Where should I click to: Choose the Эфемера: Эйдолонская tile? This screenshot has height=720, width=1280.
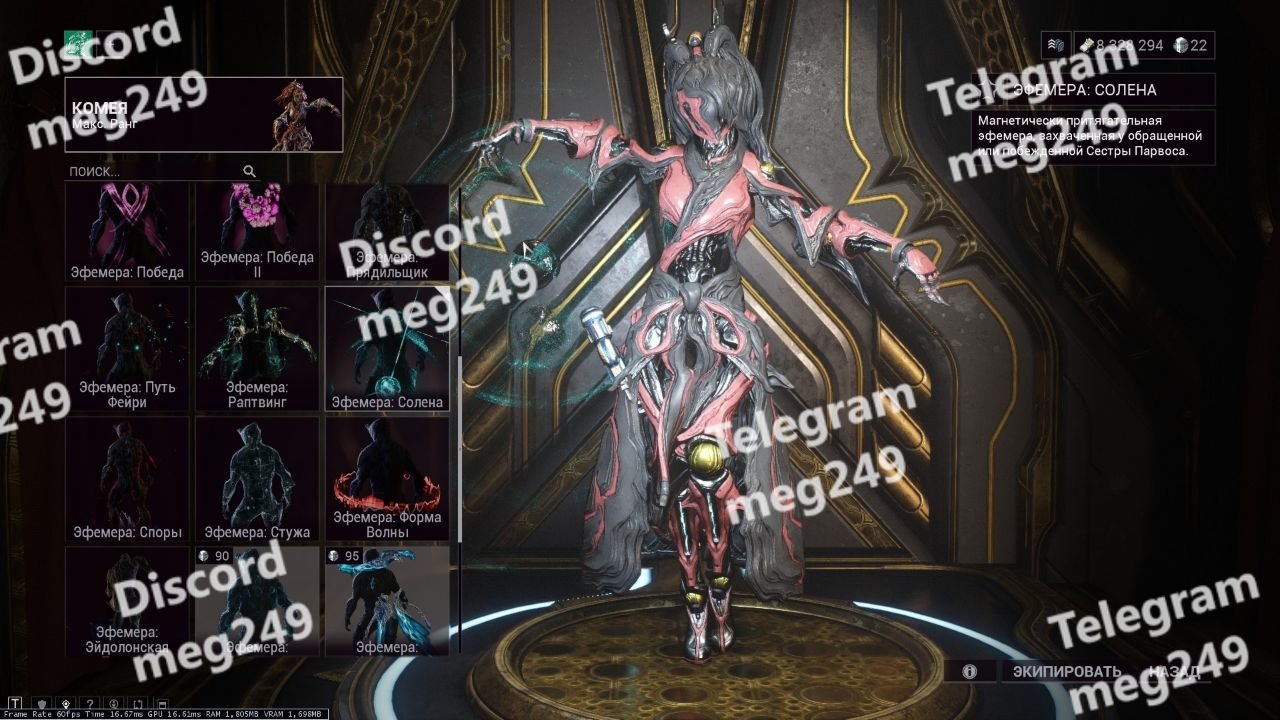point(127,601)
